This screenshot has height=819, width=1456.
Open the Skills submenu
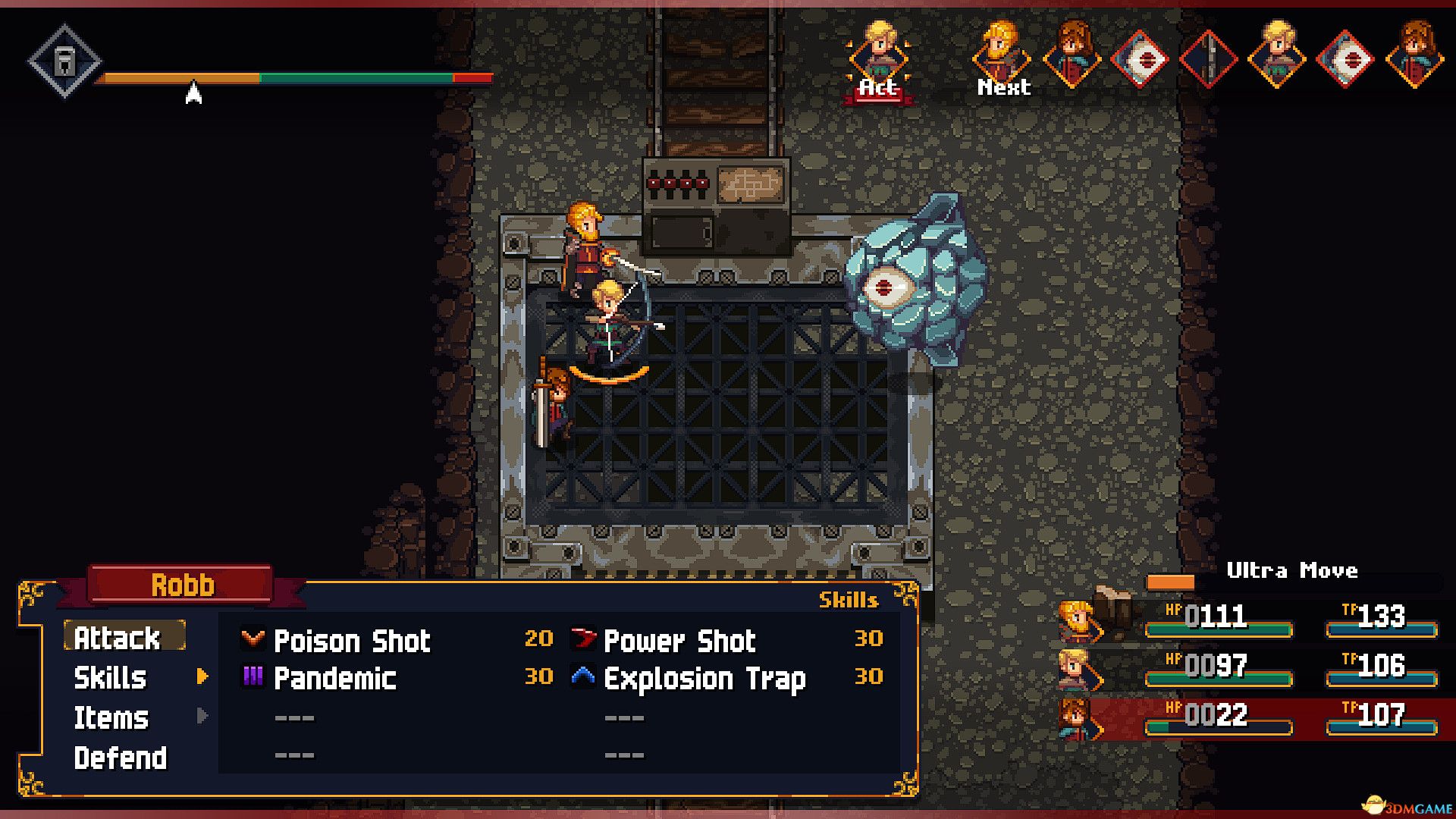111,678
